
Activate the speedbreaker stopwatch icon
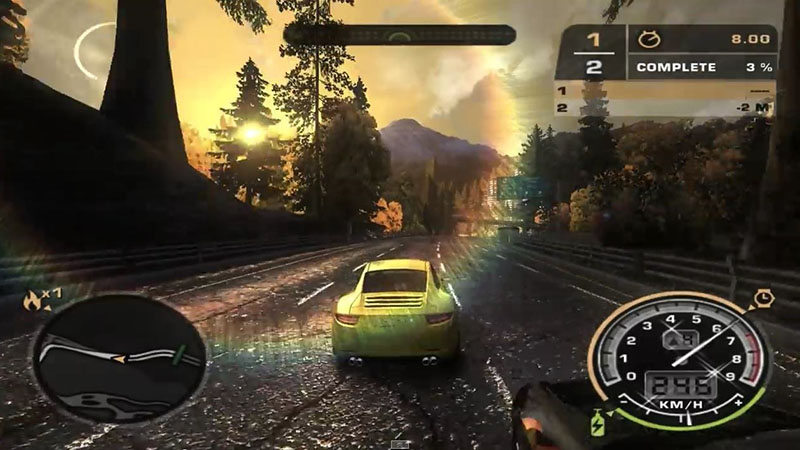point(764,298)
